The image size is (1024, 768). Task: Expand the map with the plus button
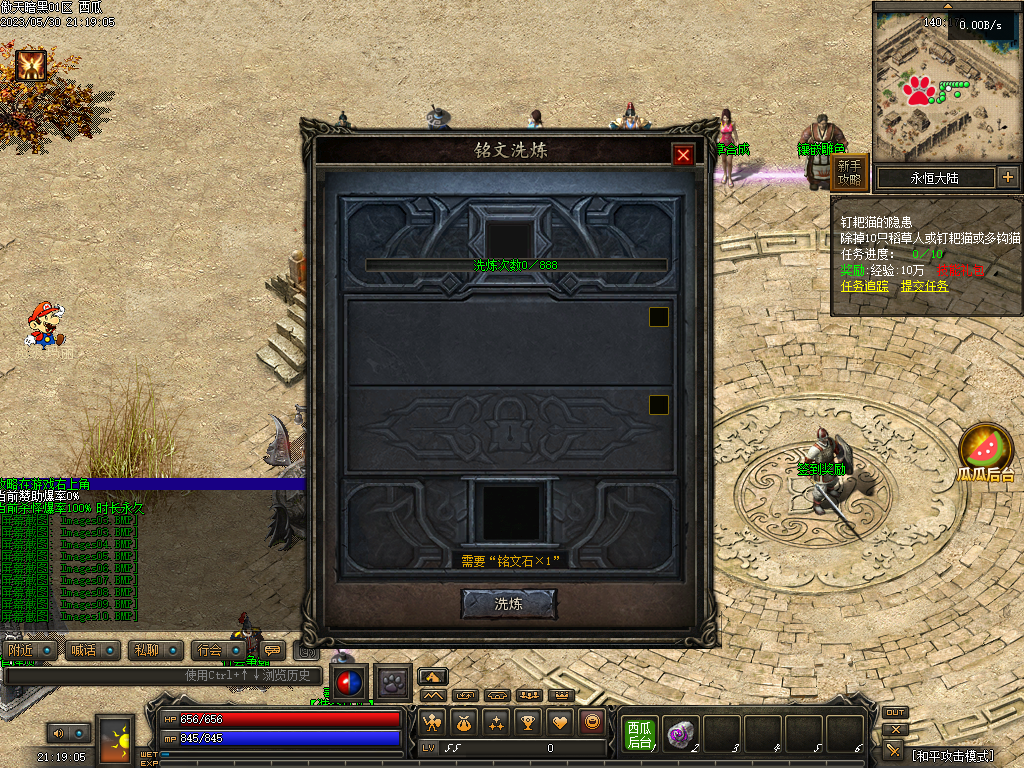click(1007, 178)
